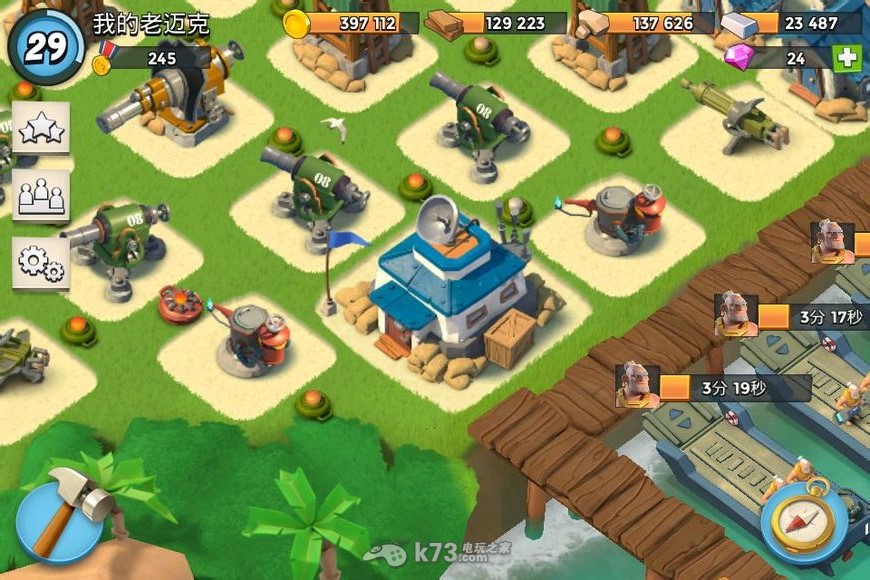Image resolution: width=870 pixels, height=580 pixels.
Task: Show the leaderboard people button
Action: 41,195
